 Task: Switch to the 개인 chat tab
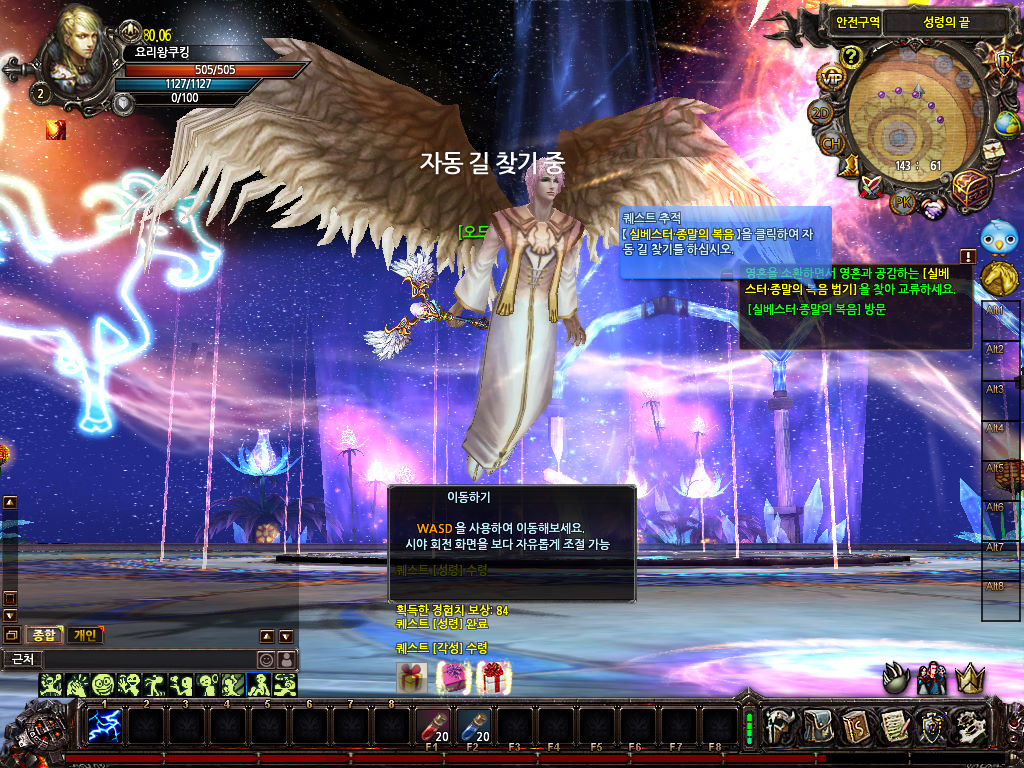point(86,635)
